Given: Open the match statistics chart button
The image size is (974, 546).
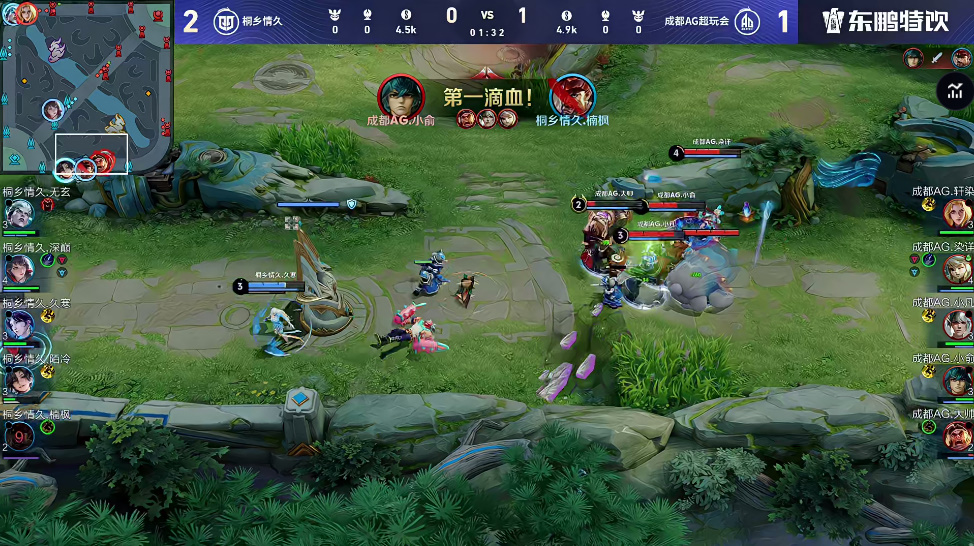Looking at the screenshot, I should 953,91.
